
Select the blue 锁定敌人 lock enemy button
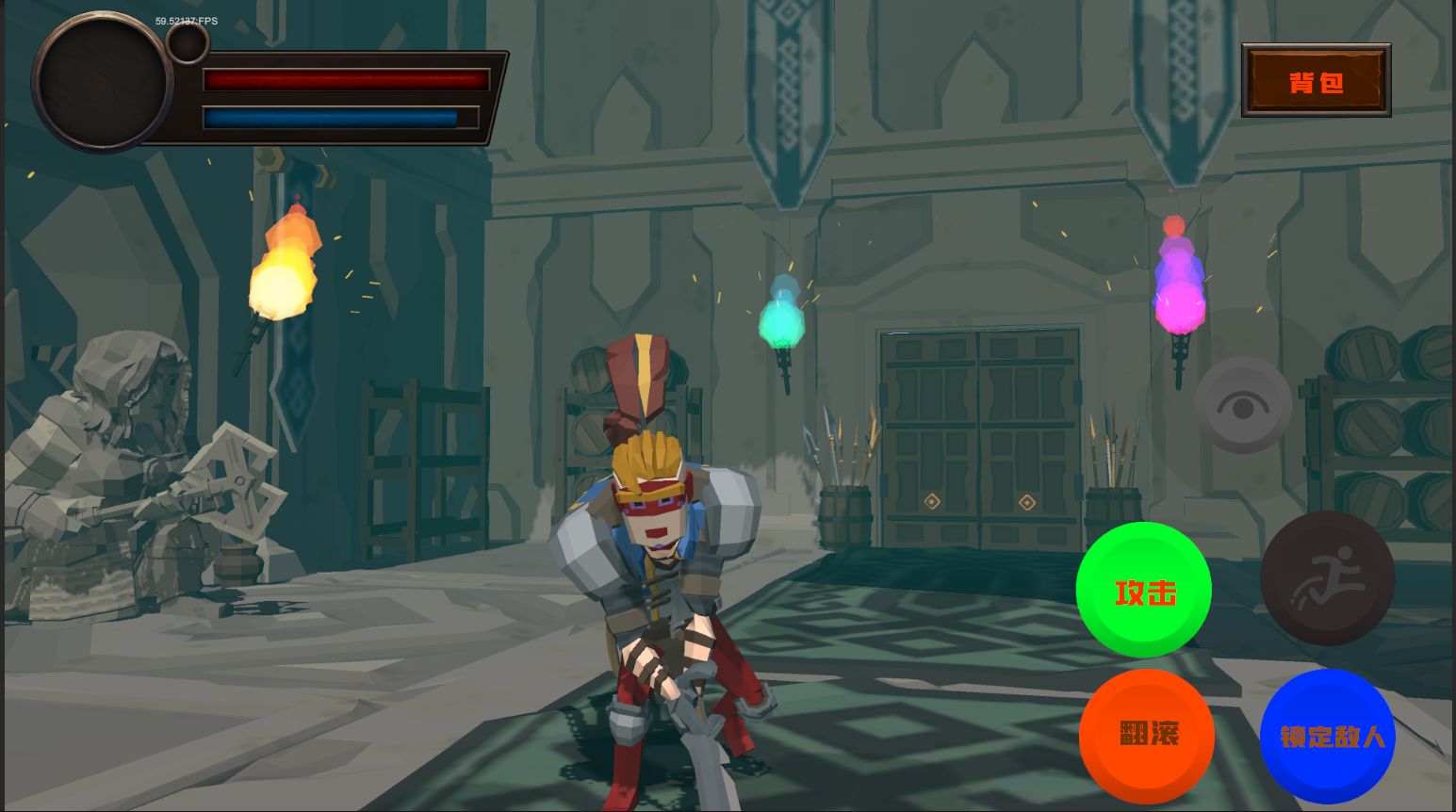pos(1328,735)
